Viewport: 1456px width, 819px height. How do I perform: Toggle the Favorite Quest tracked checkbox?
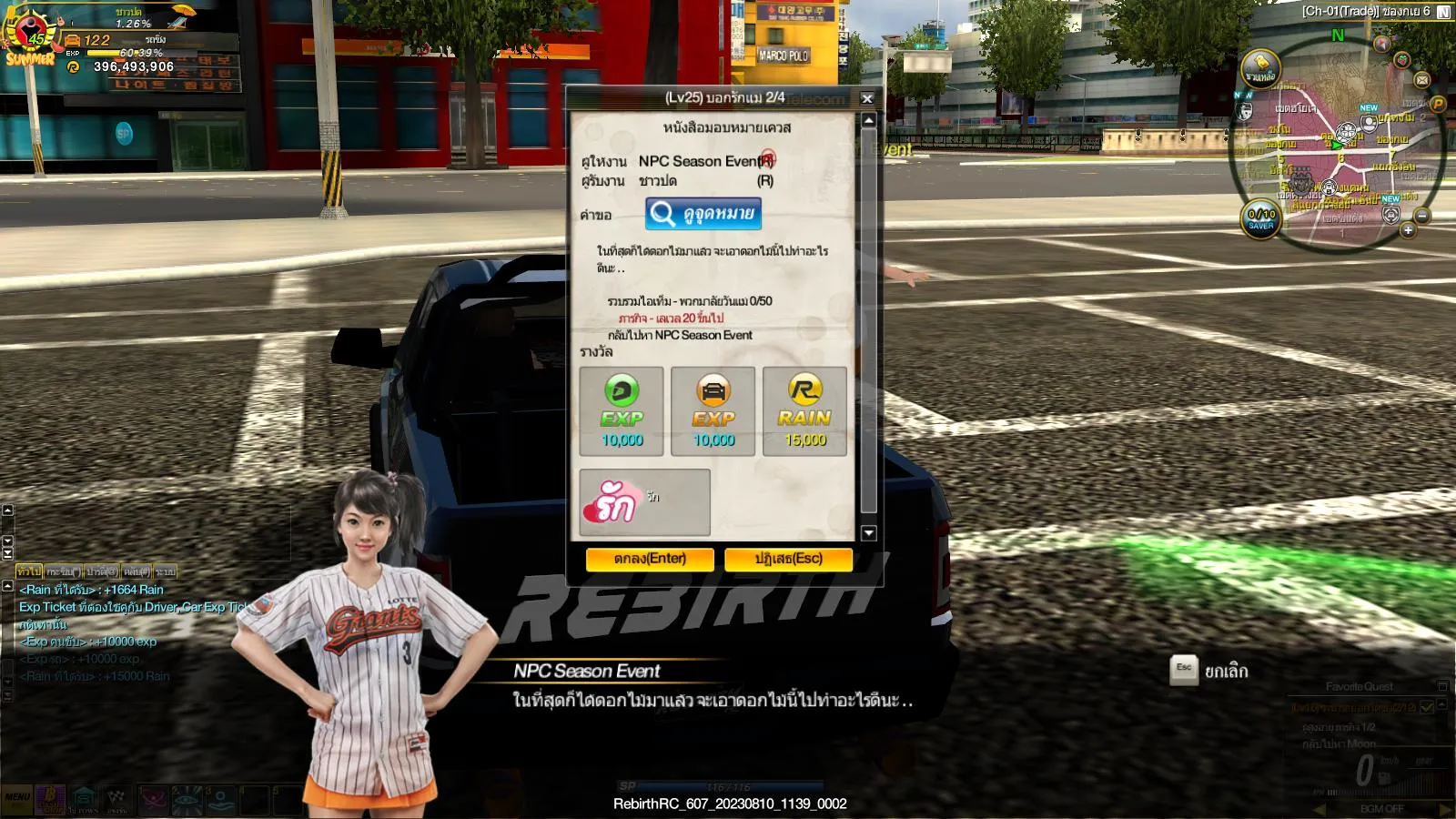coord(1426,706)
